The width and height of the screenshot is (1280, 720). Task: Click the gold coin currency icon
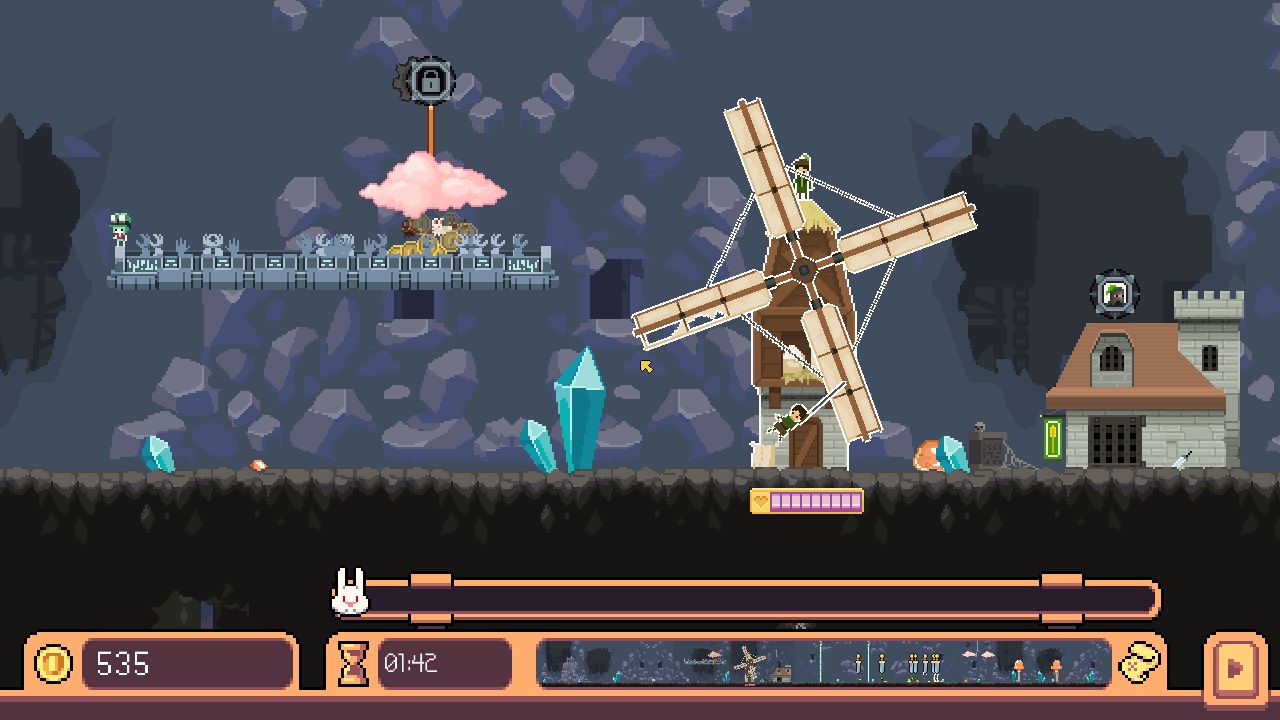tap(55, 663)
